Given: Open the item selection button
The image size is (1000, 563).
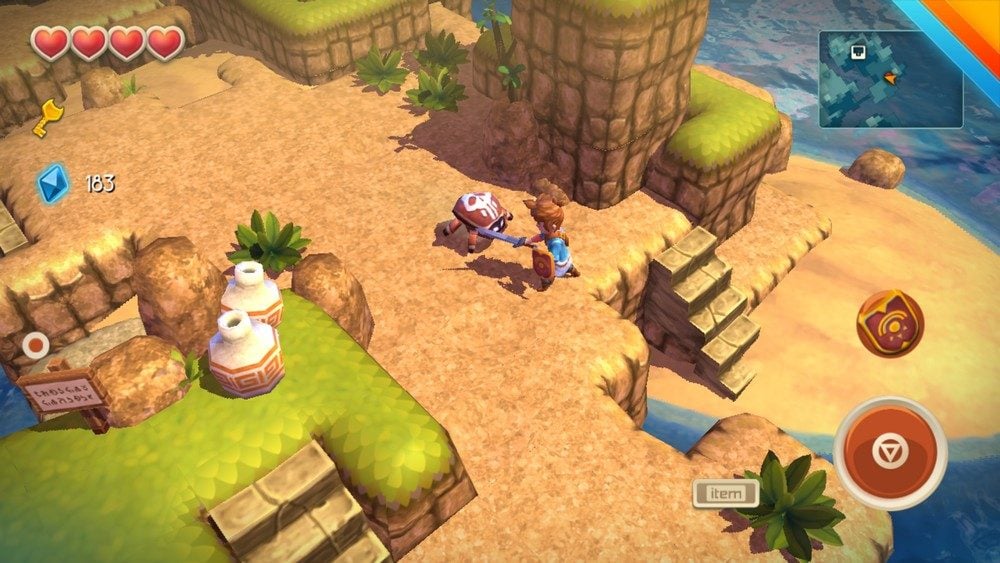Looking at the screenshot, I should tap(726, 492).
